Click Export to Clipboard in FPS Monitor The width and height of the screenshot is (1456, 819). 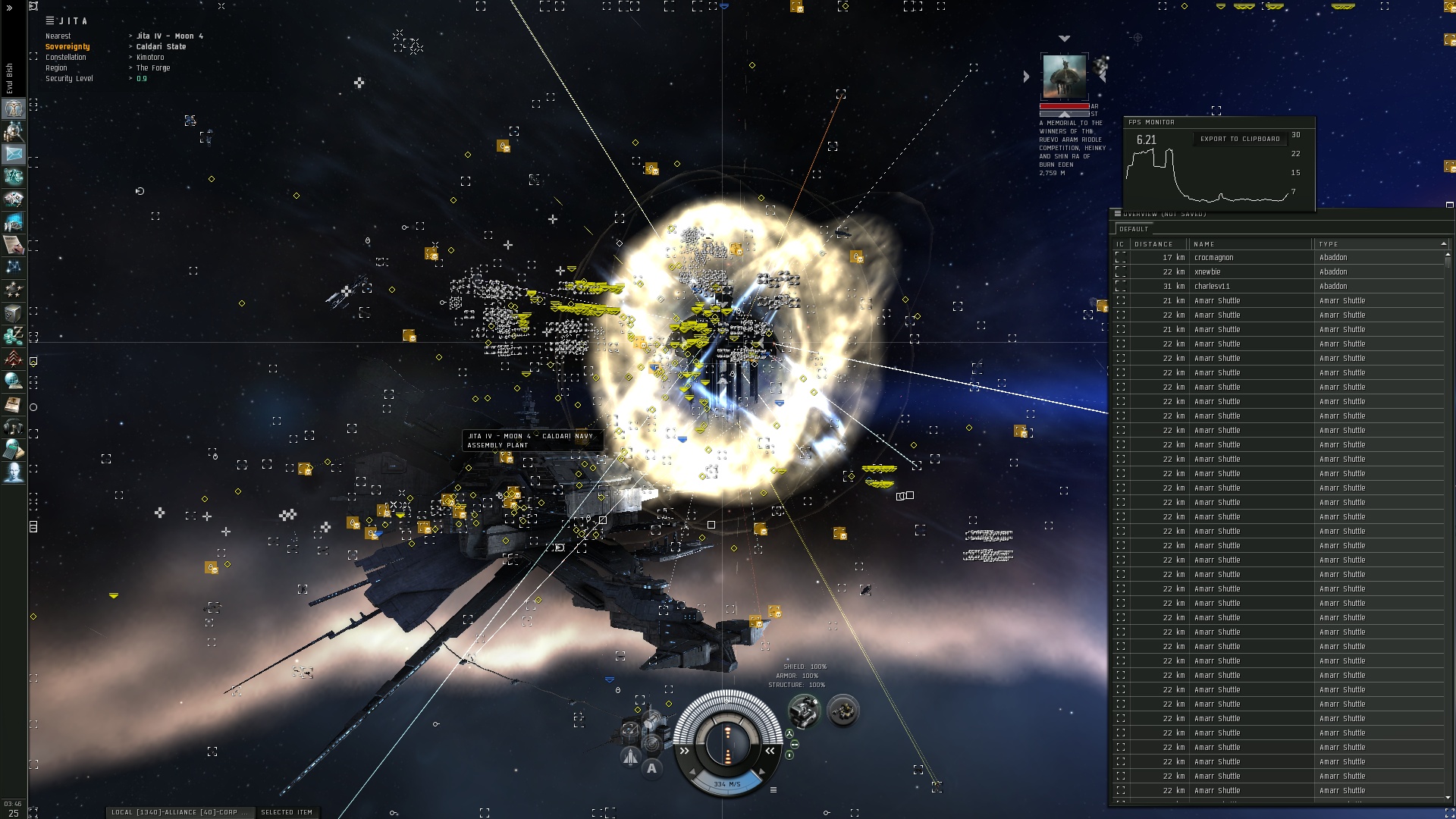coord(1239,139)
